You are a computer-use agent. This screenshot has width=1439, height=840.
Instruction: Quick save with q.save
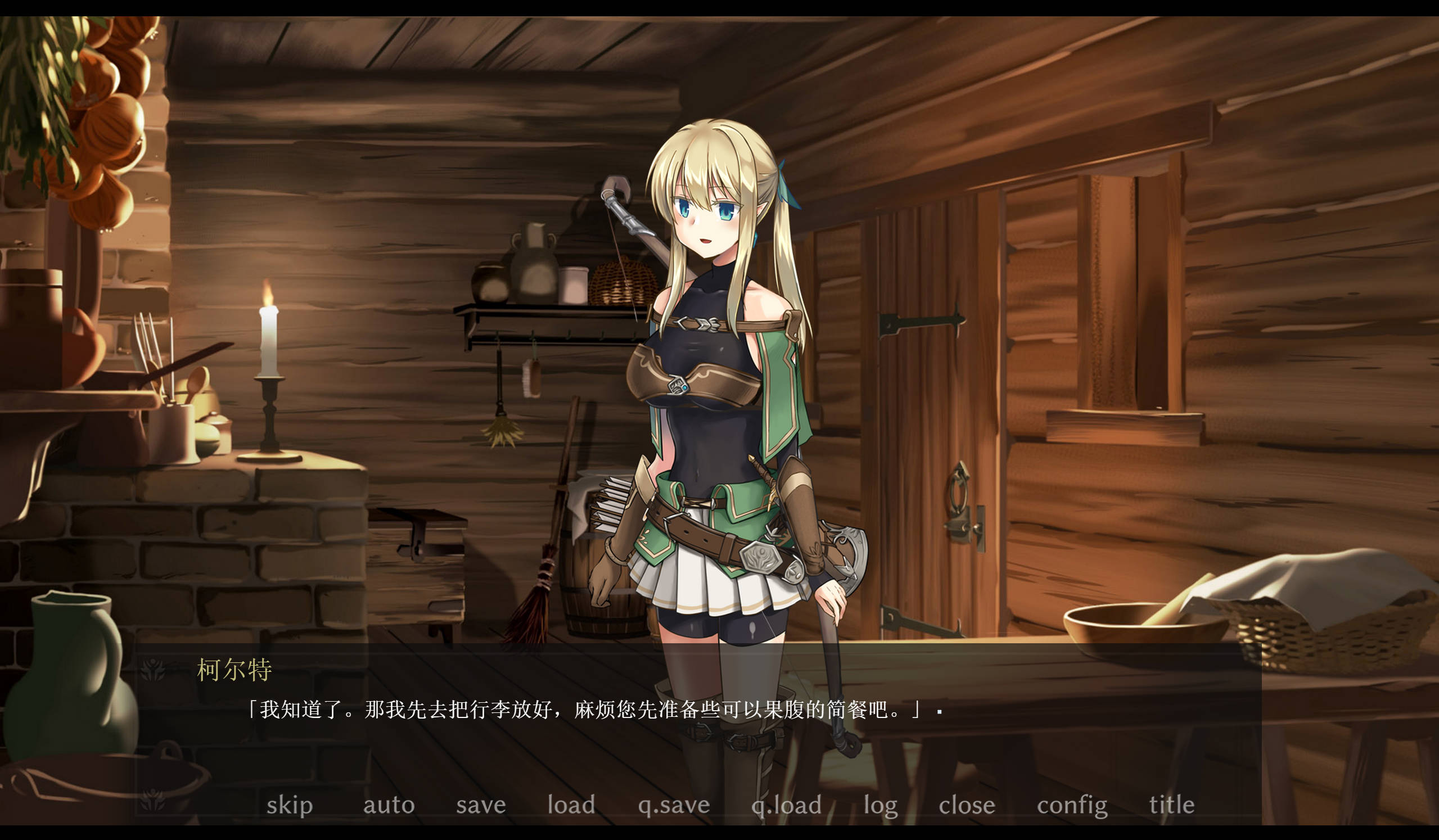pos(674,805)
